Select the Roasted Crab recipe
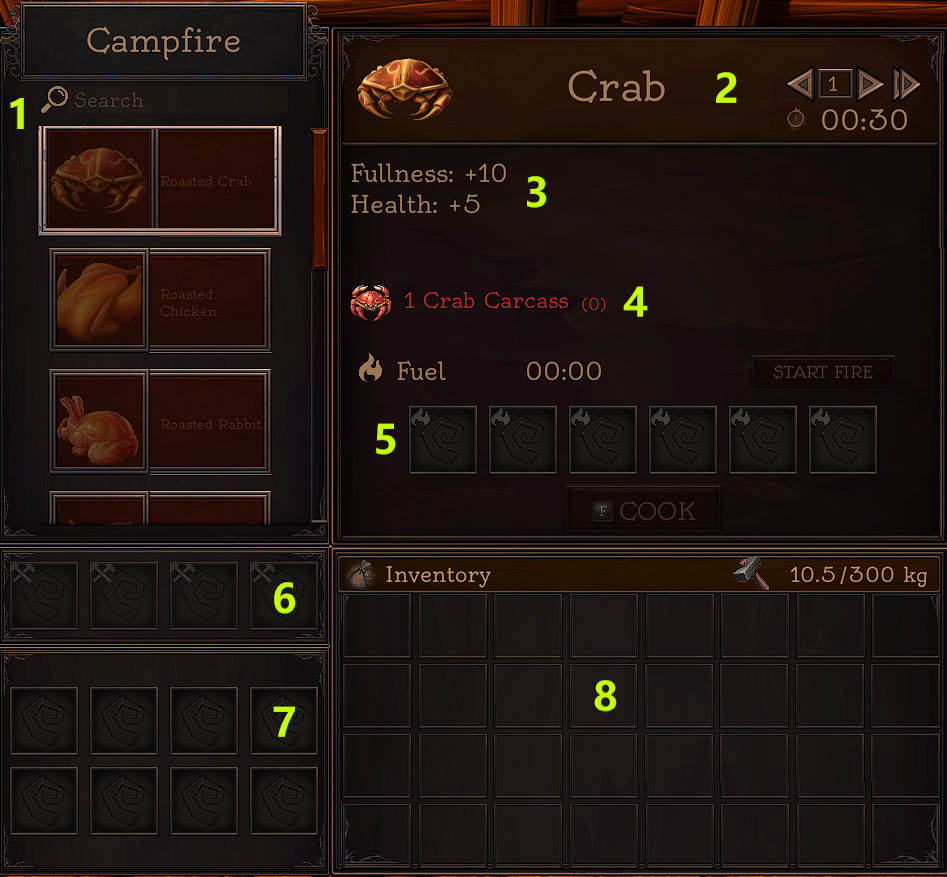This screenshot has width=947, height=877. click(x=160, y=181)
